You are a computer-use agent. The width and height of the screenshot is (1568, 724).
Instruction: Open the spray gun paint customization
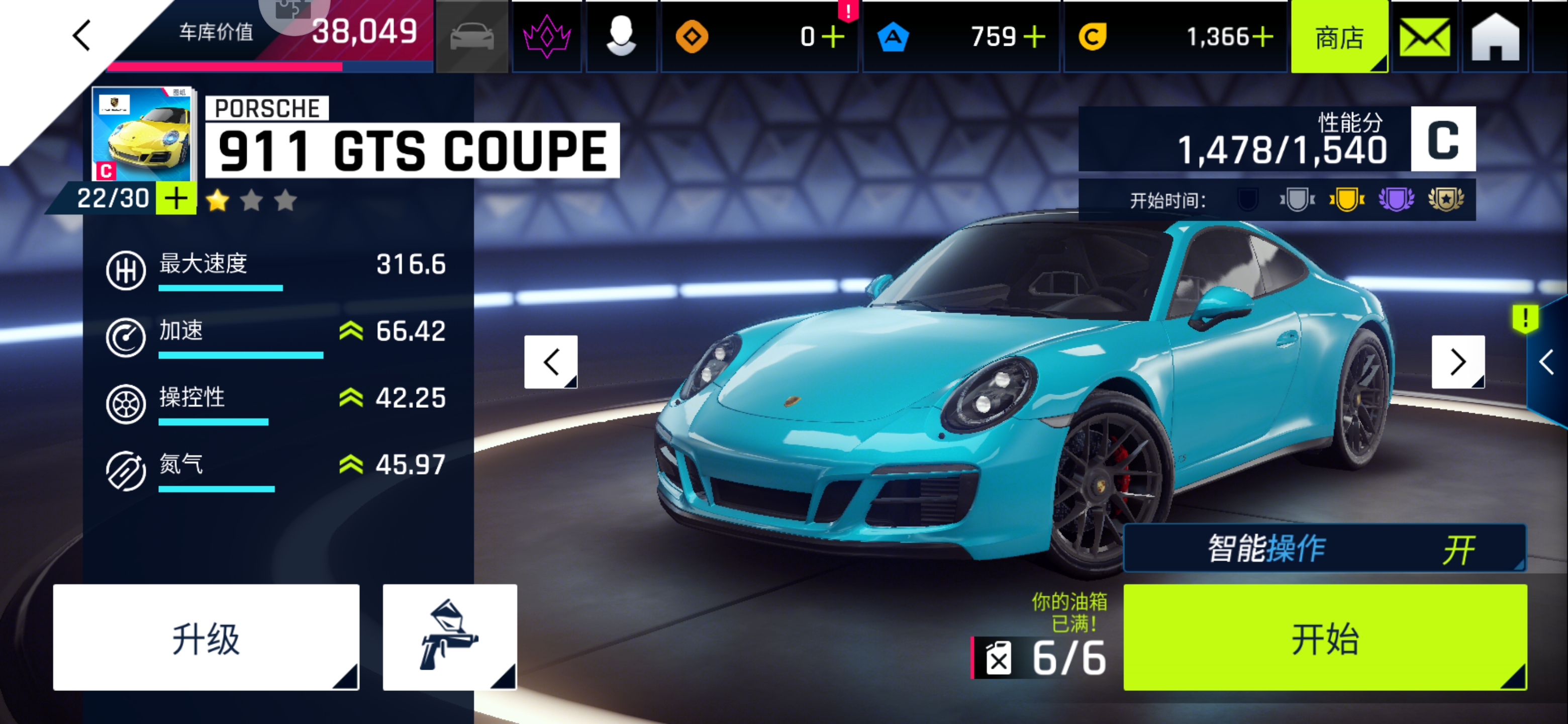[x=449, y=638]
